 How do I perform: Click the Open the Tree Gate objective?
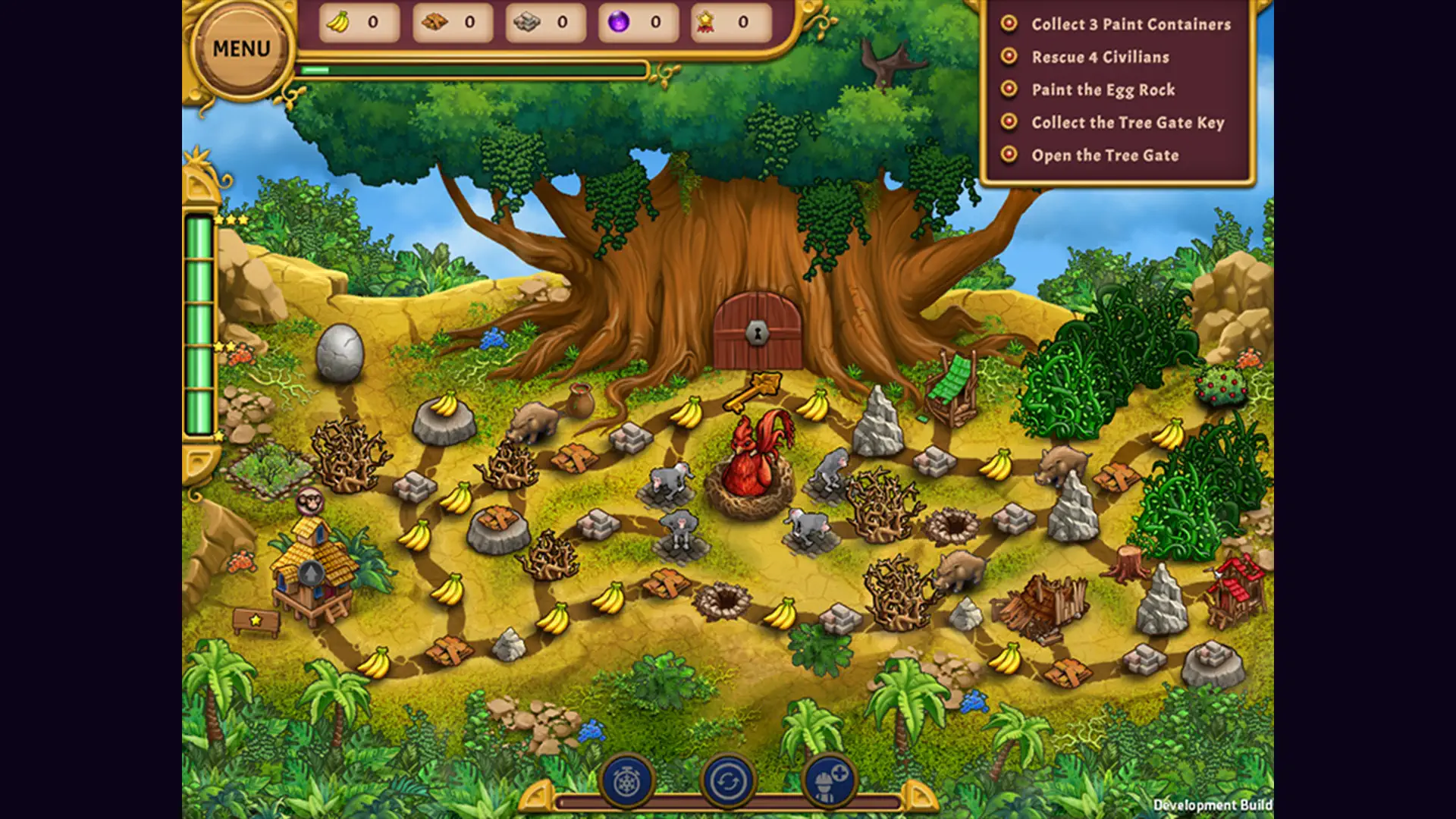[1104, 155]
